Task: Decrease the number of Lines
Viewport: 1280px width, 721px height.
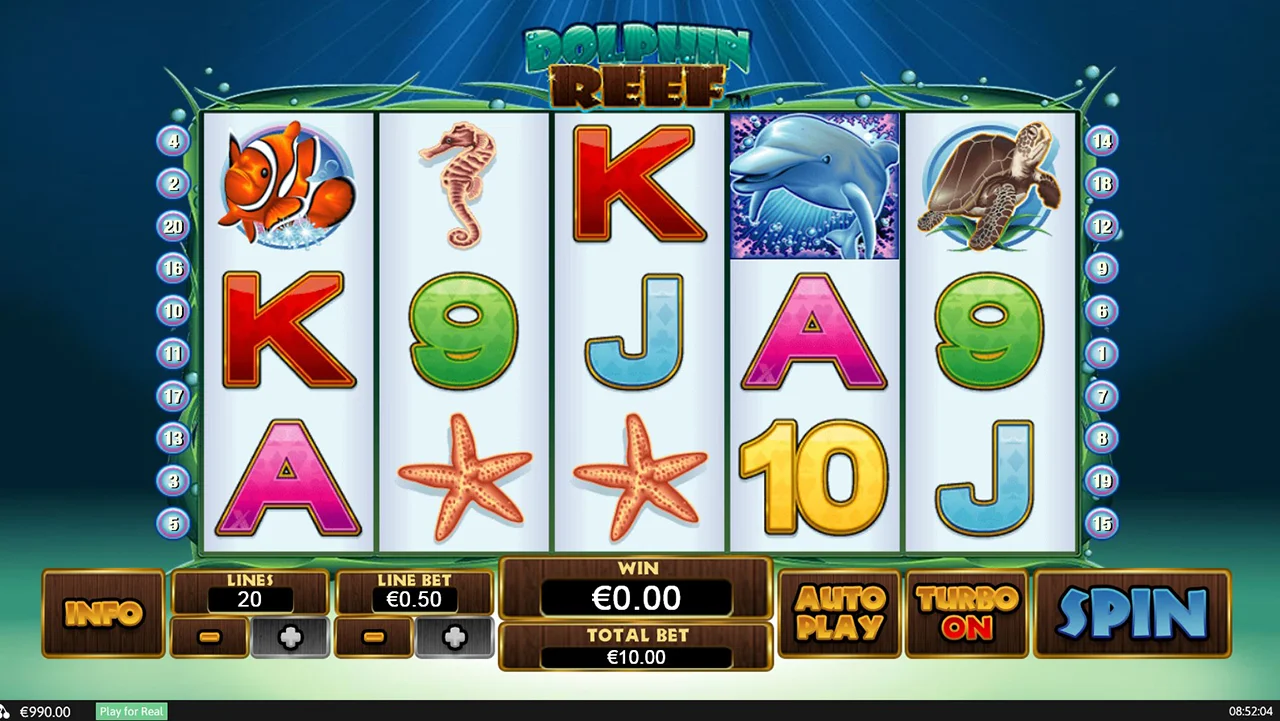Action: (x=209, y=637)
